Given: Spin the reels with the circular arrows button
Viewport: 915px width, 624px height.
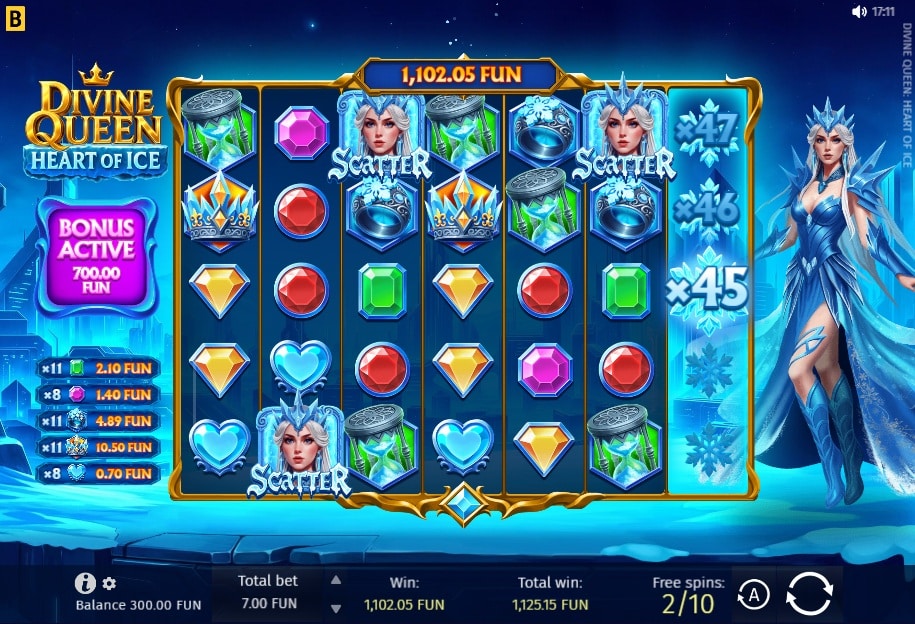Looking at the screenshot, I should click(809, 594).
